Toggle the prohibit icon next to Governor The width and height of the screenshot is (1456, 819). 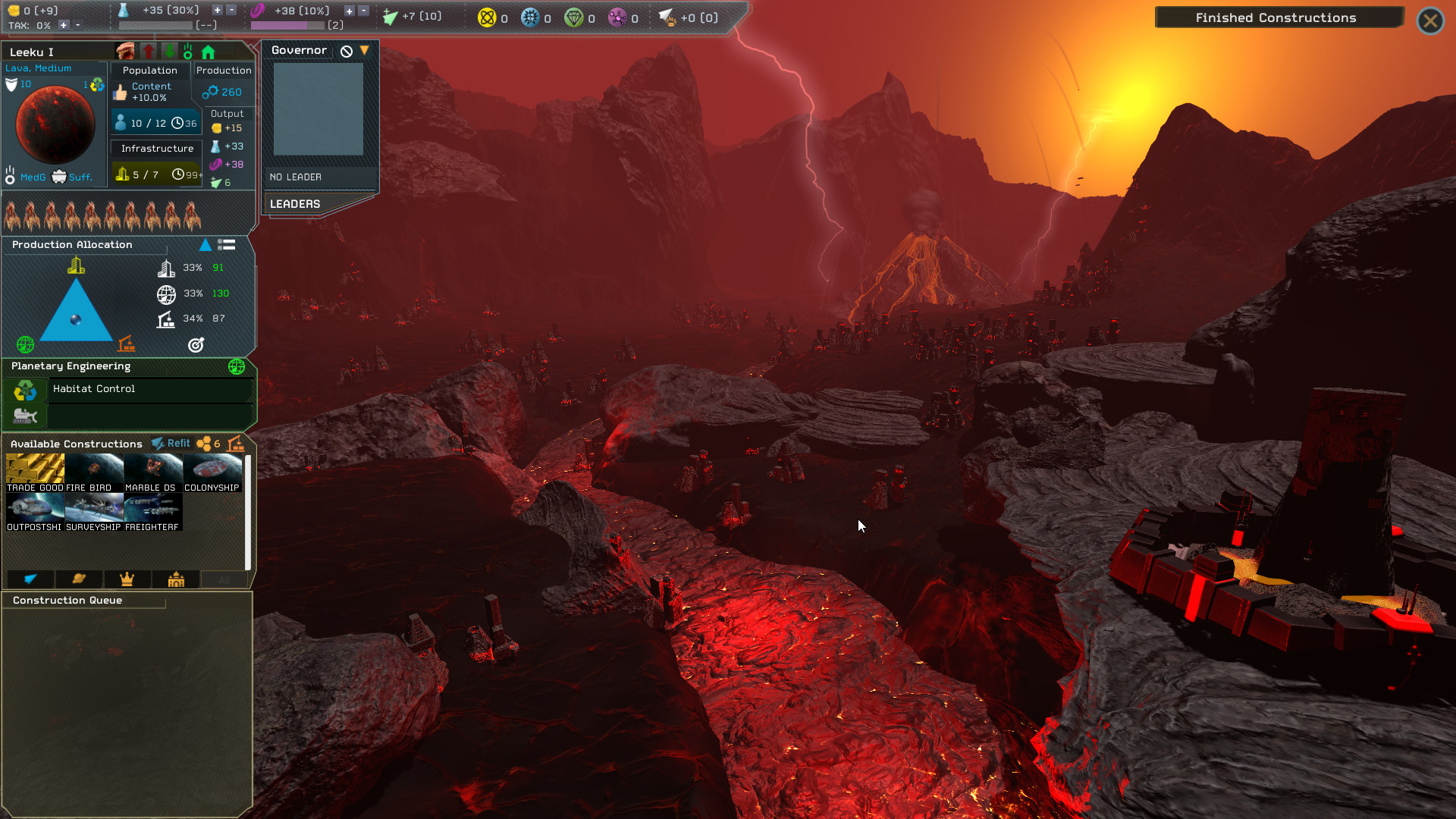click(x=346, y=50)
